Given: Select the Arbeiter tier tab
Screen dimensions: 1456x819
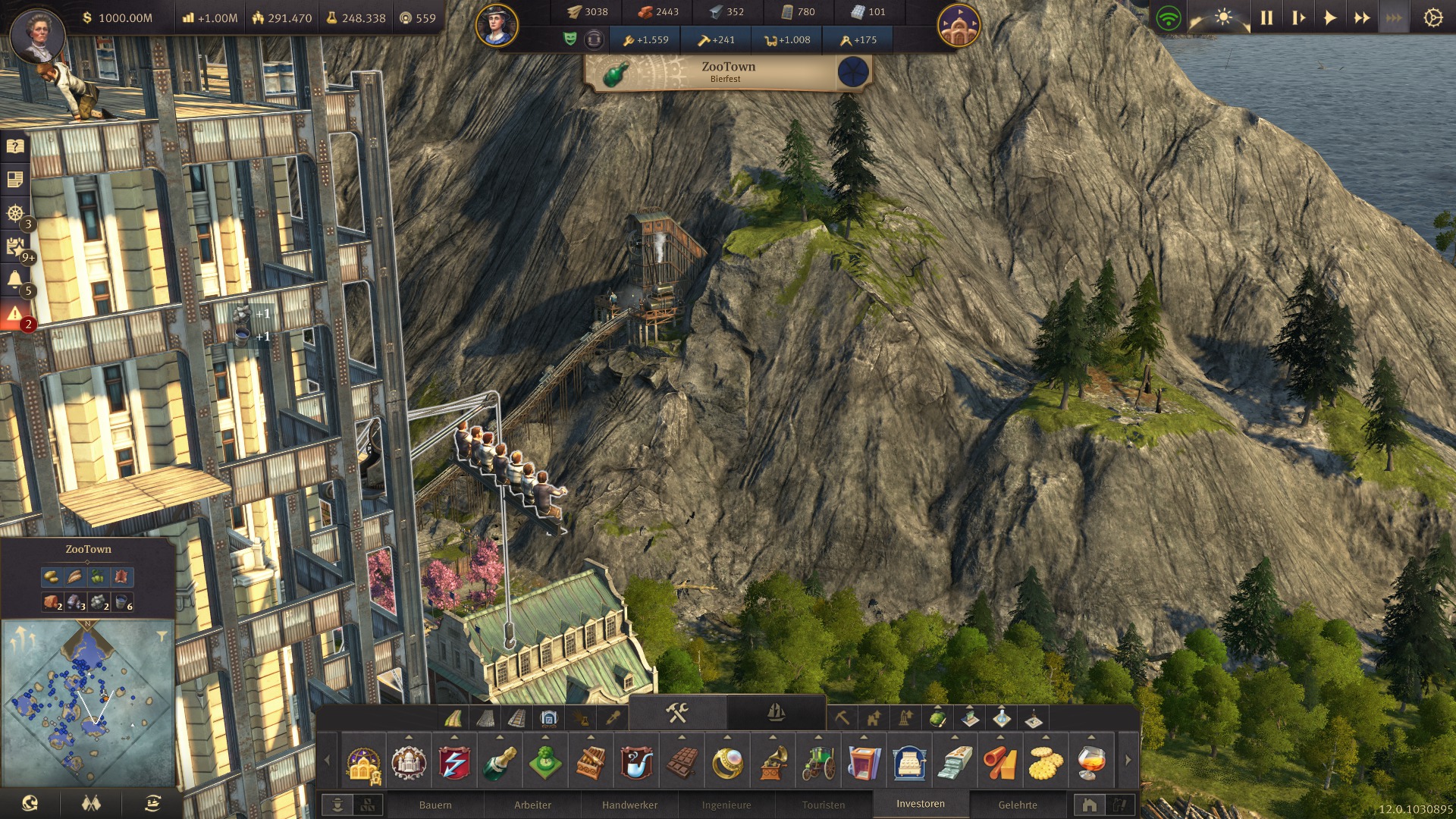Looking at the screenshot, I should [x=532, y=805].
